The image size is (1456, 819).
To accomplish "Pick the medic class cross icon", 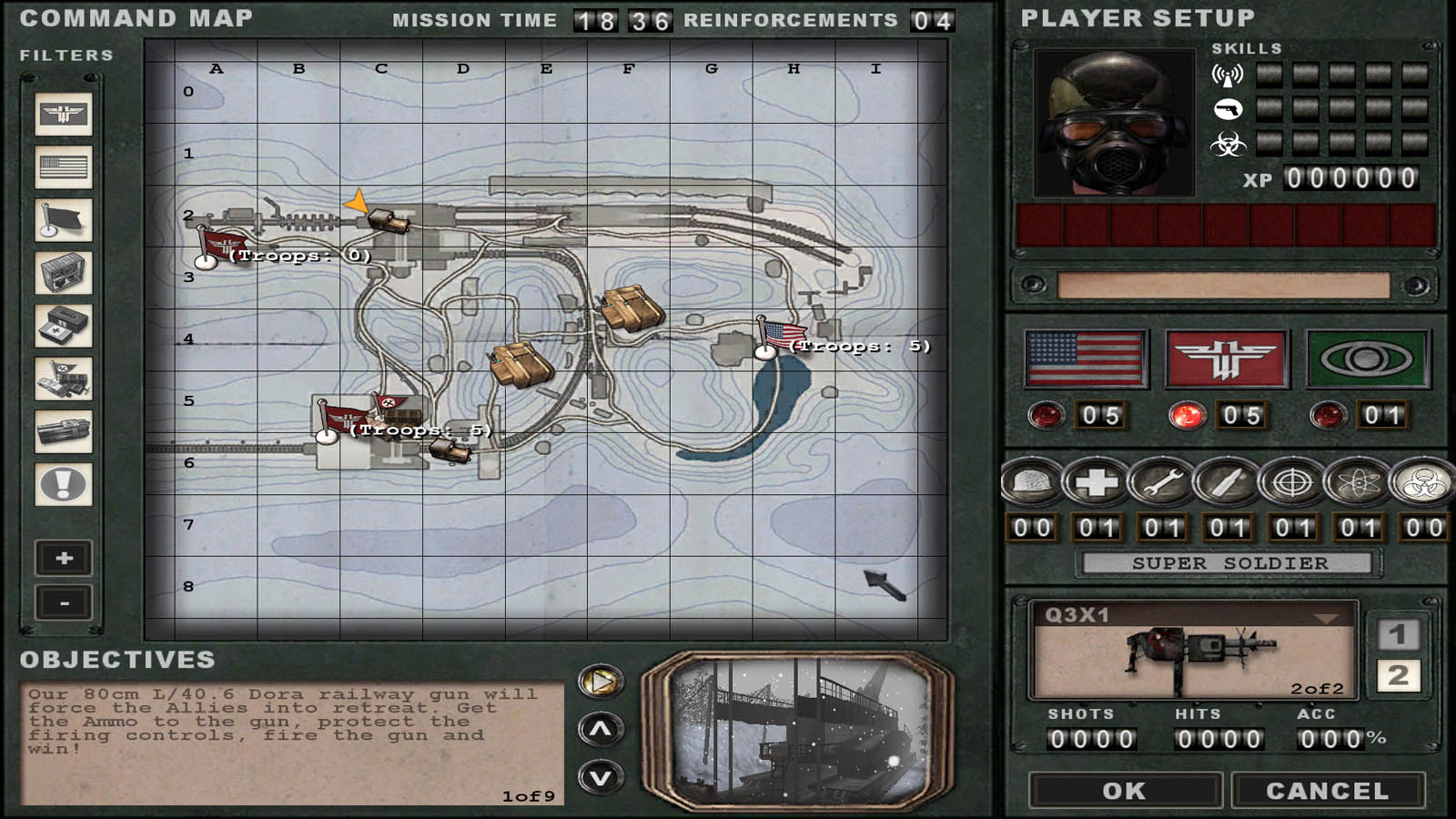I will click(1097, 482).
